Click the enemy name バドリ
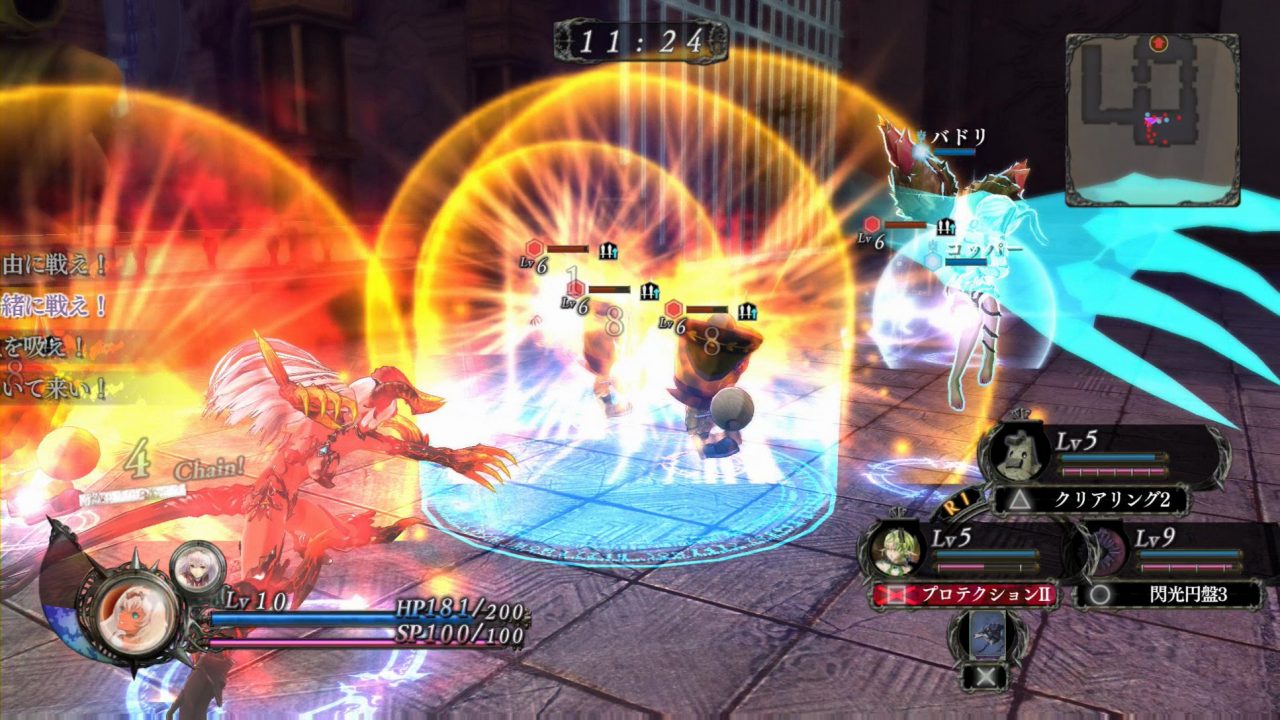This screenshot has height=720, width=1280. pos(958,136)
